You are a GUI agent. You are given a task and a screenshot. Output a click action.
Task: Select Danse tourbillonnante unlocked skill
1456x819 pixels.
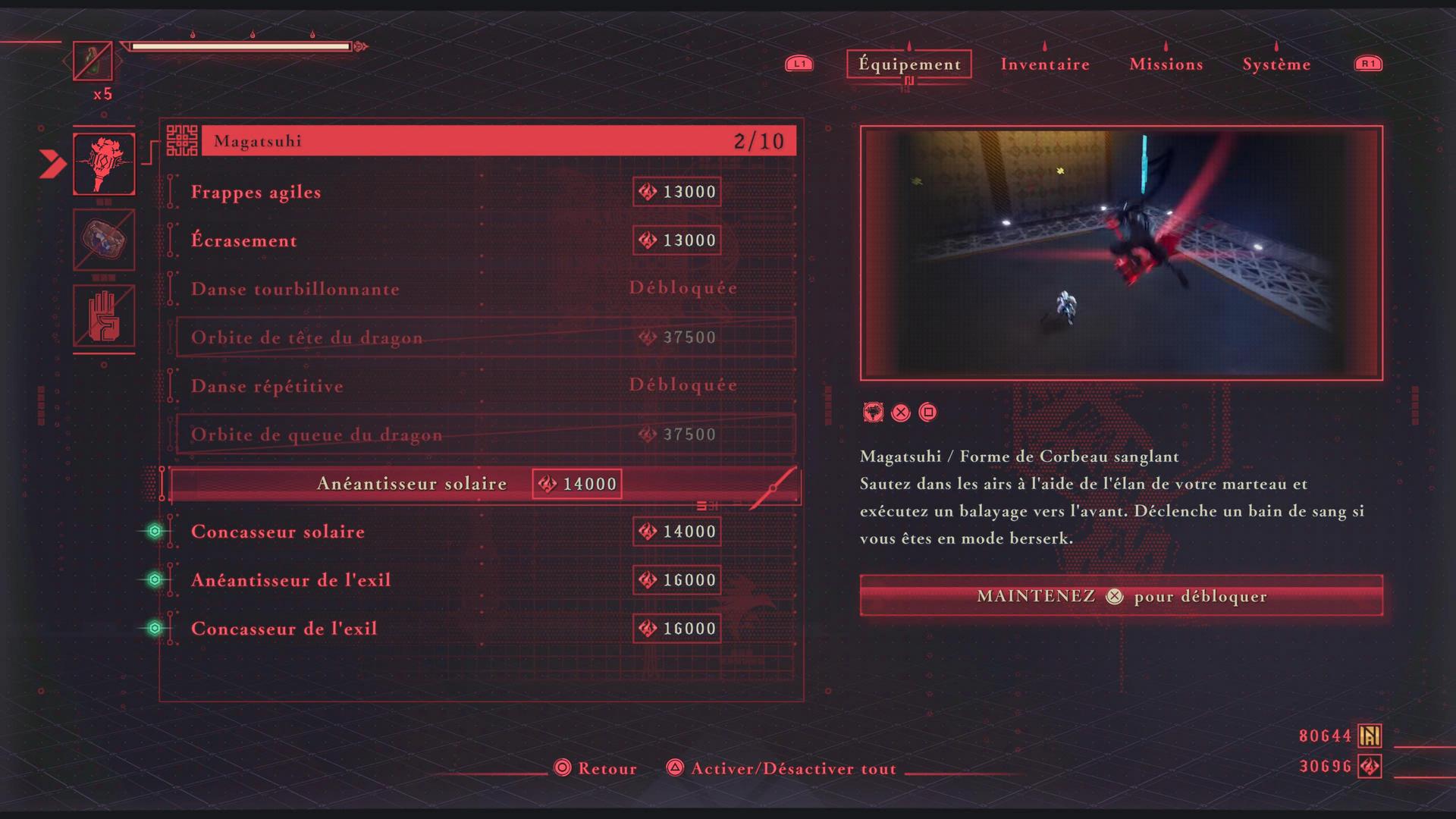click(295, 289)
